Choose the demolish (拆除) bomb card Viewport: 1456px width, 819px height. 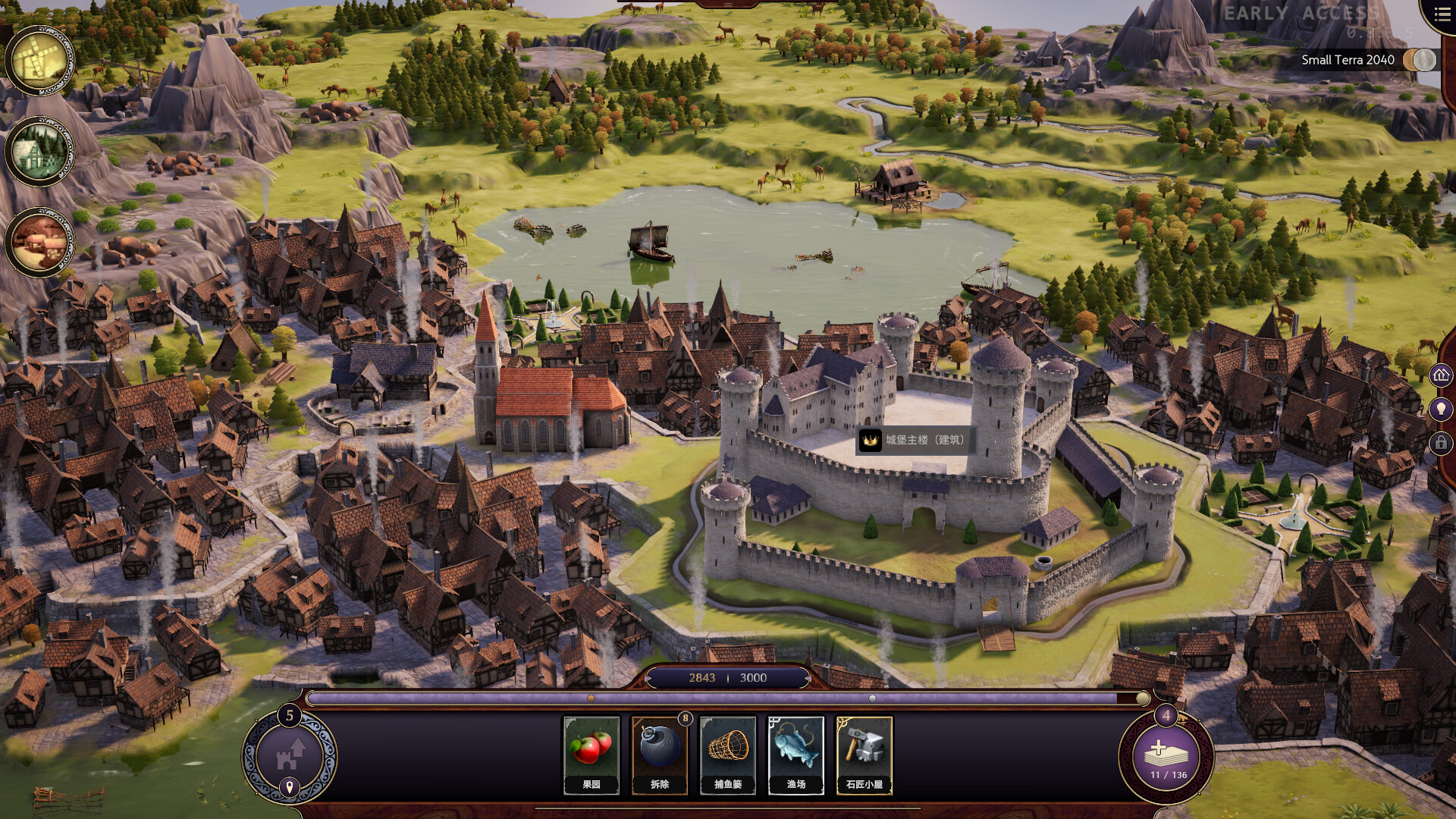[660, 755]
